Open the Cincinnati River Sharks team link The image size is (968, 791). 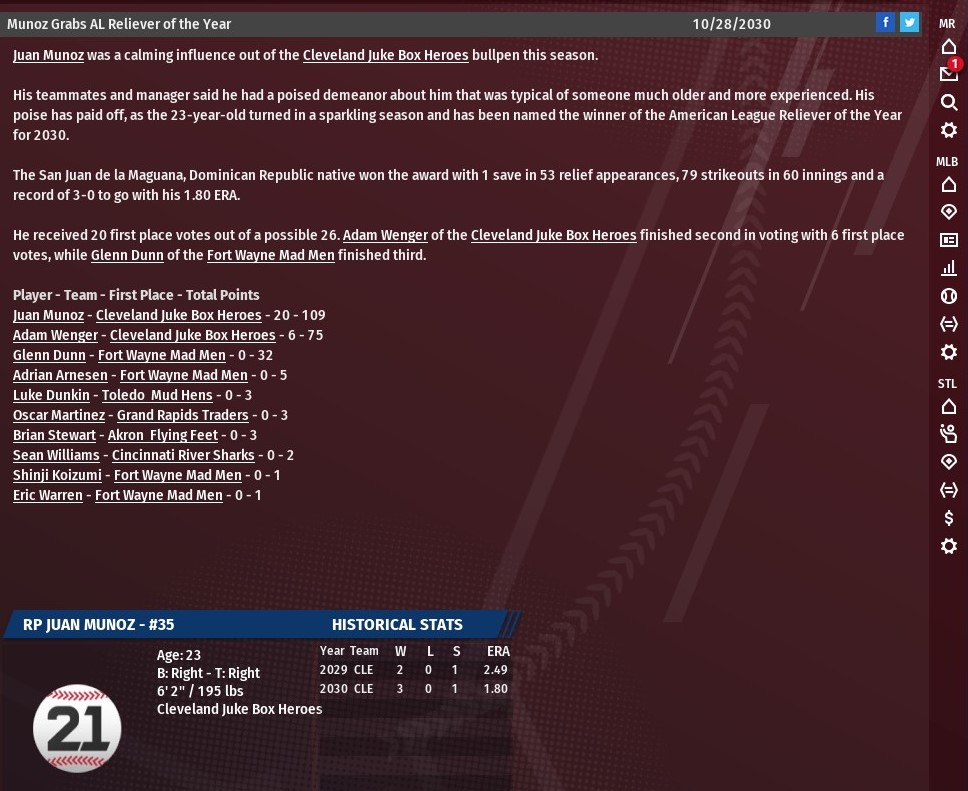(x=183, y=455)
